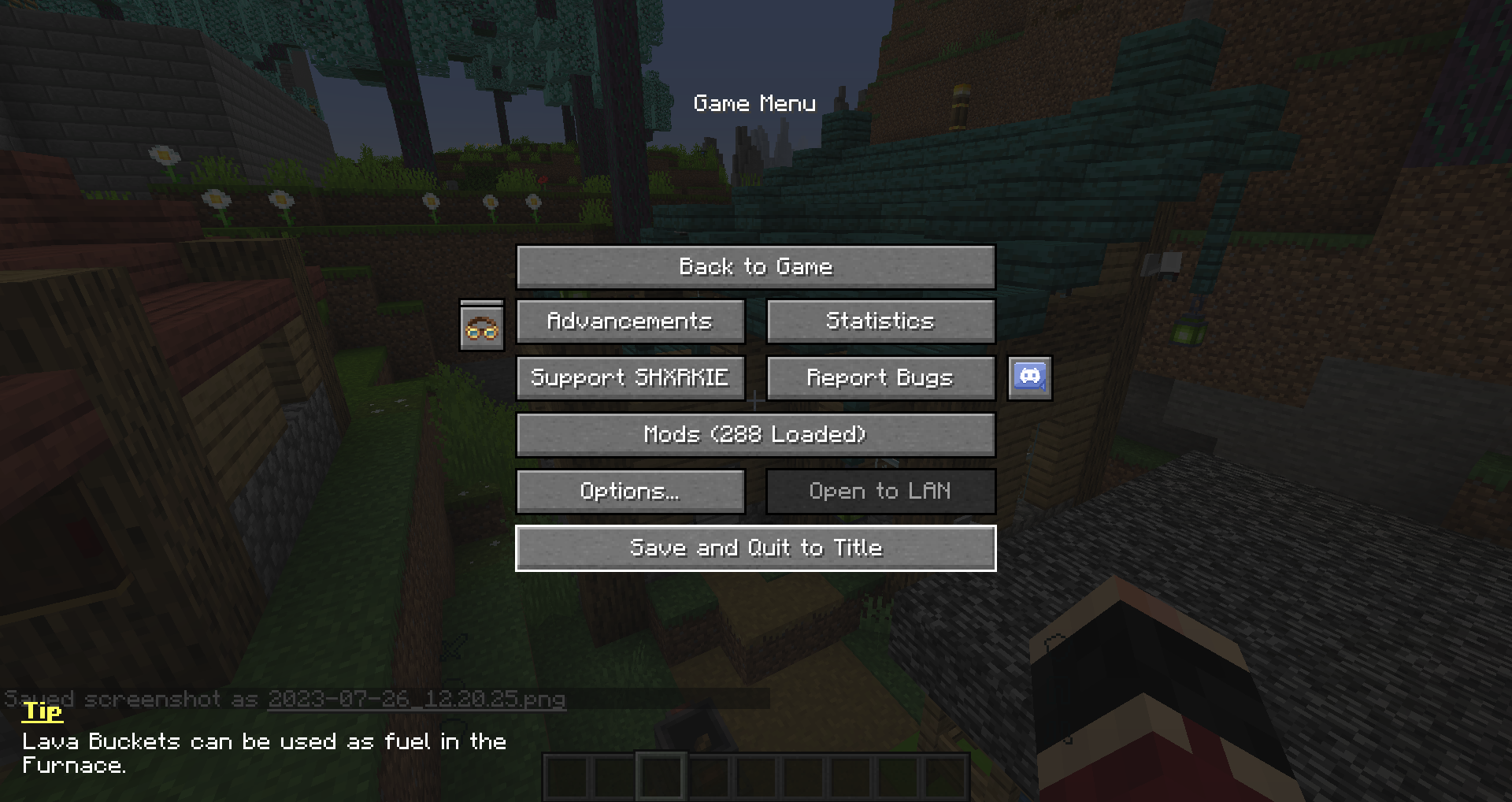
Task: Open the Report Bugs page
Action: (880, 377)
